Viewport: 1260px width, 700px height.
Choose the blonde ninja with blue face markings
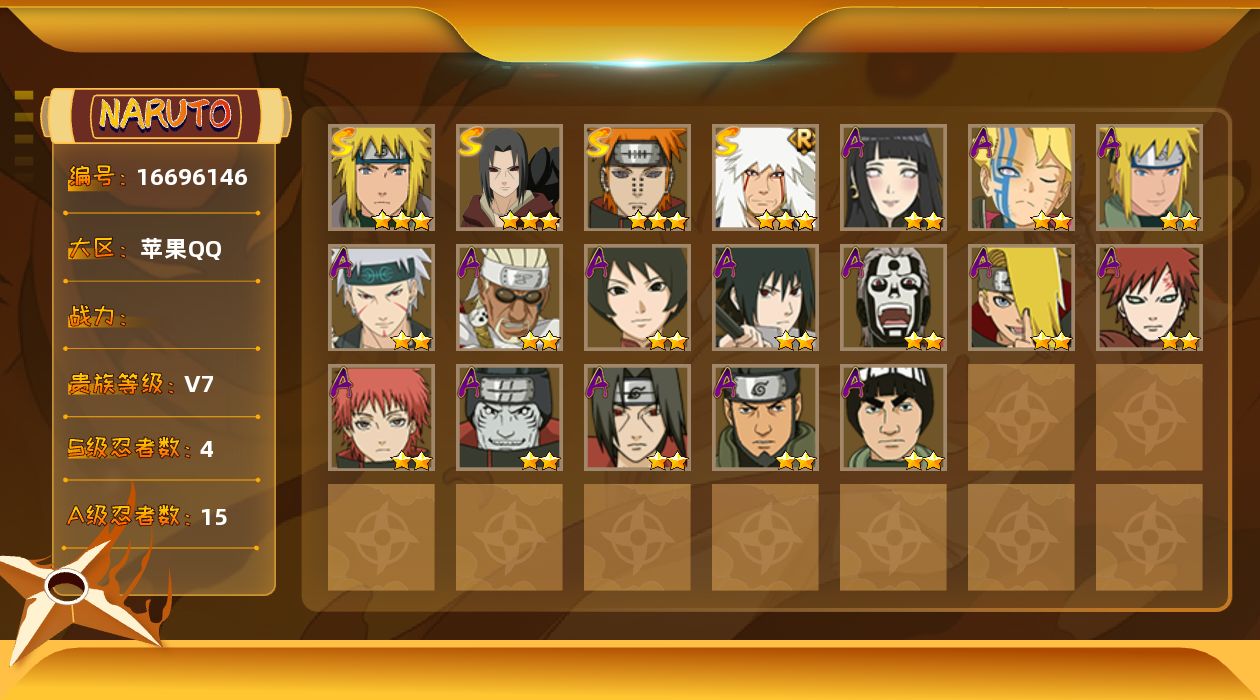[1021, 177]
